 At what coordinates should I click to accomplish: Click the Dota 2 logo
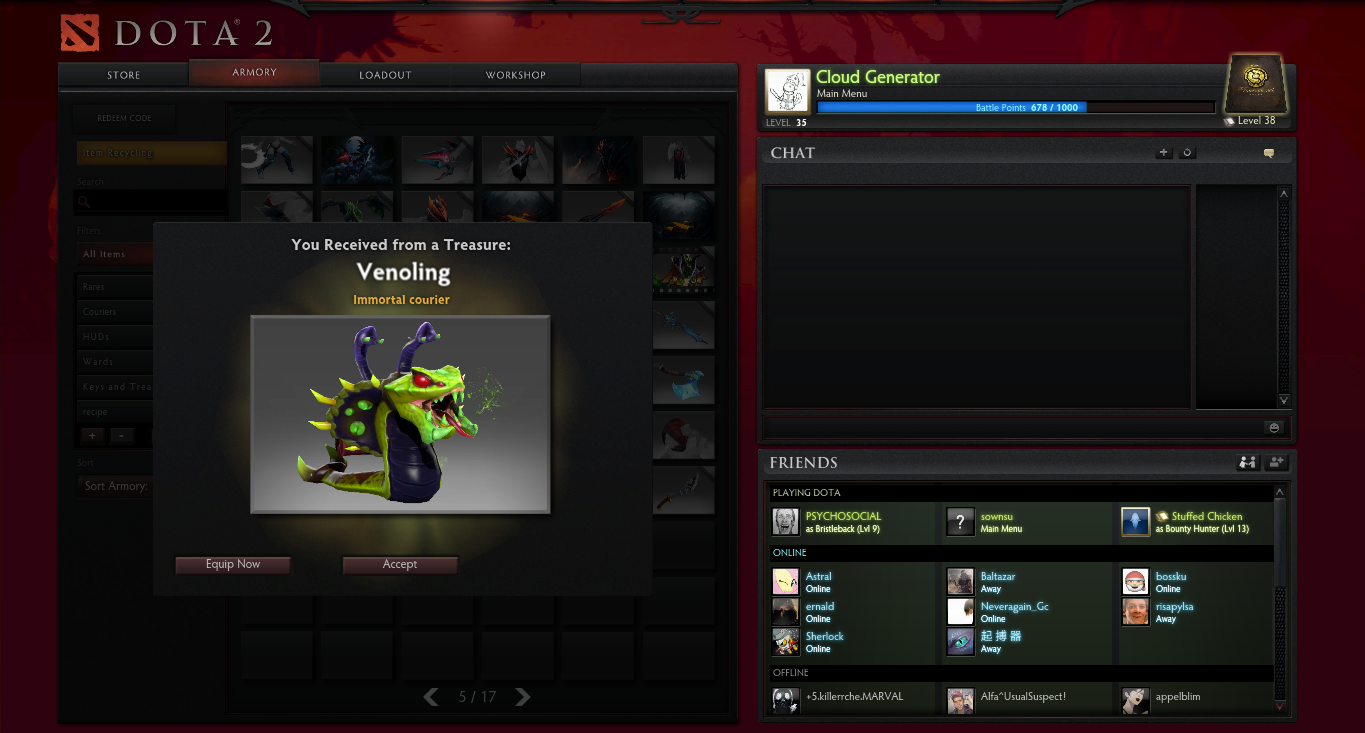tap(78, 30)
